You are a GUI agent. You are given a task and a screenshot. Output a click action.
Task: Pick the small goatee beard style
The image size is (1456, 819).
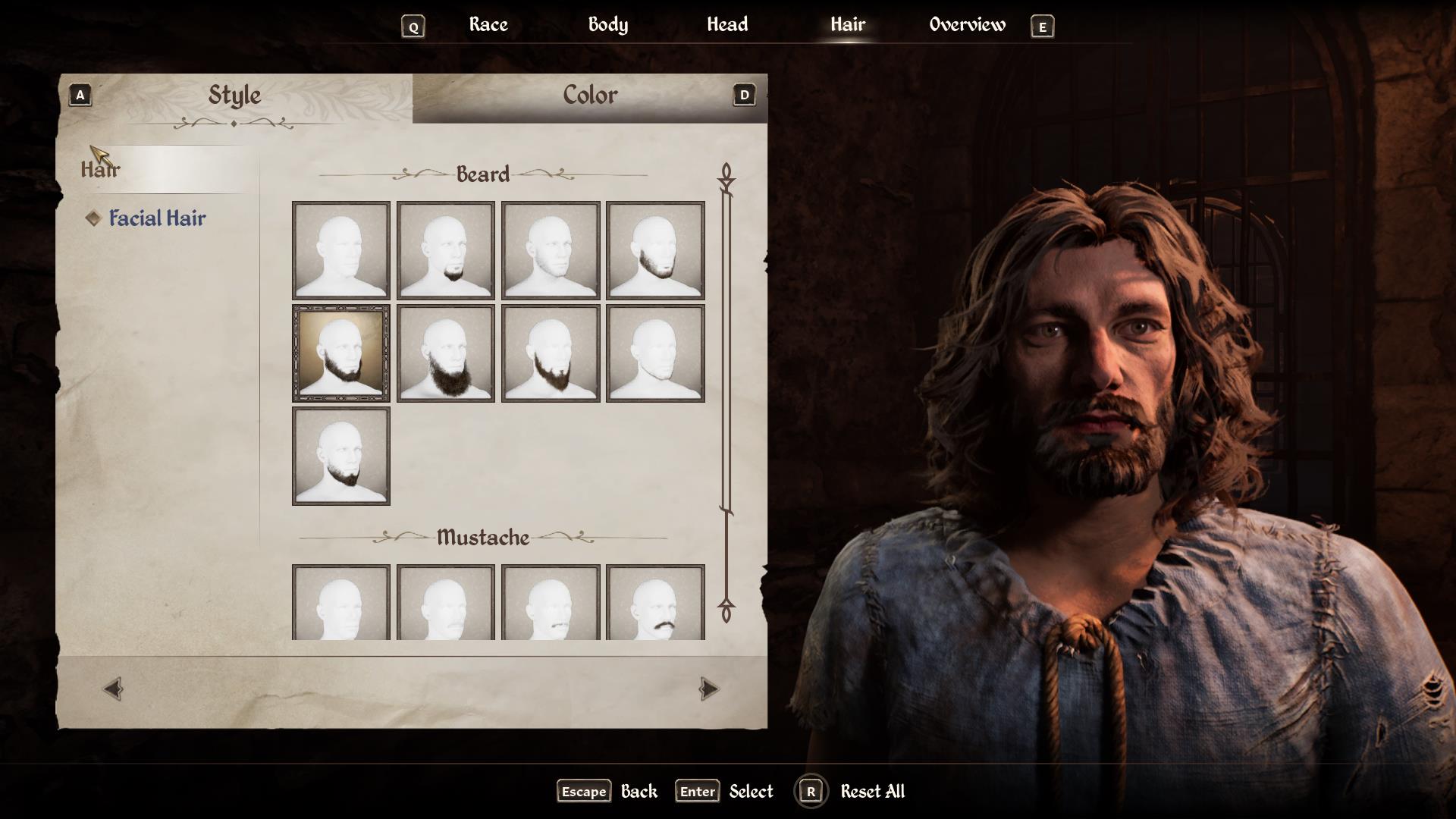click(x=446, y=250)
